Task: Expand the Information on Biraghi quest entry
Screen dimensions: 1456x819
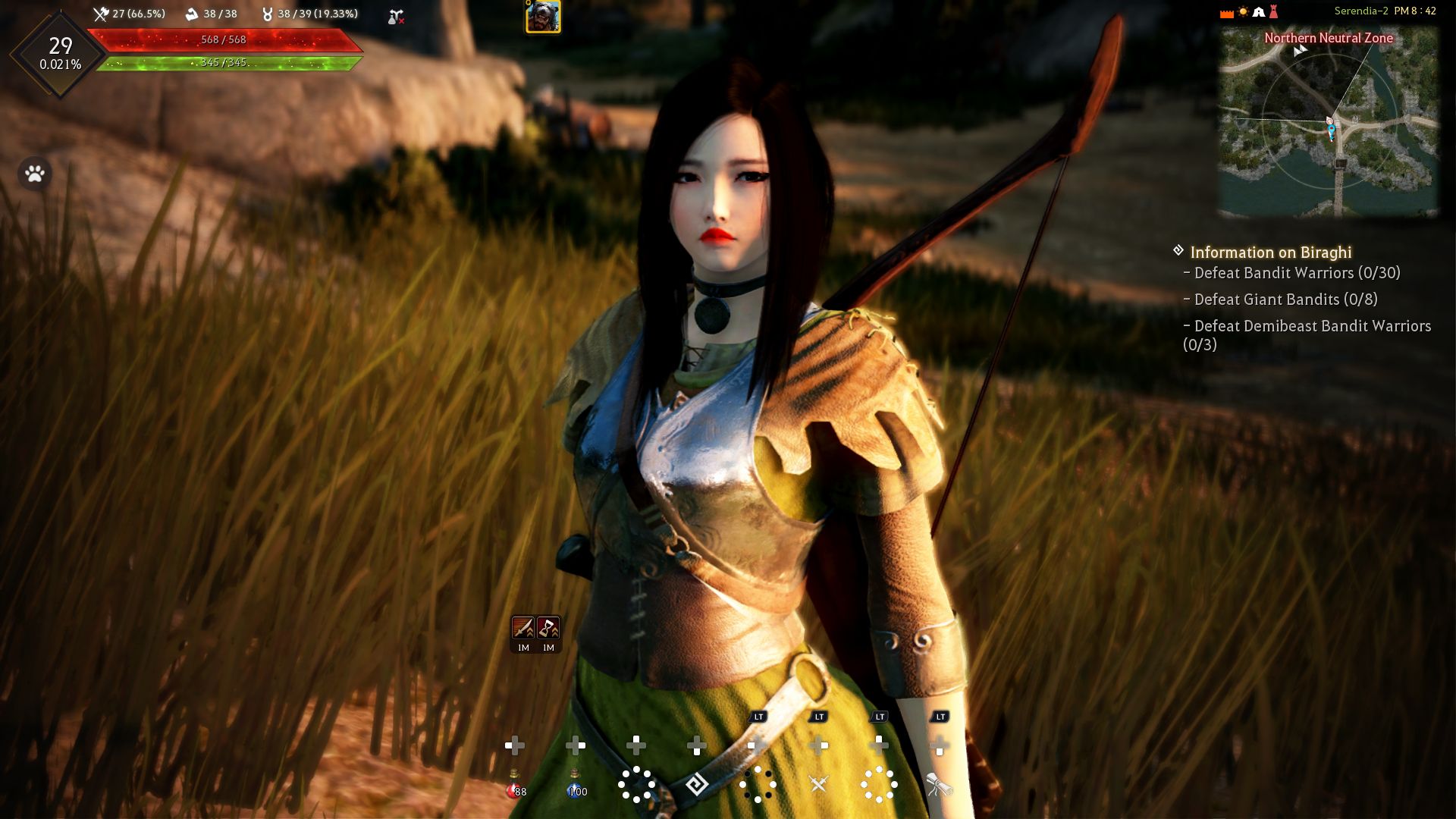Action: pyautogui.click(x=1272, y=253)
